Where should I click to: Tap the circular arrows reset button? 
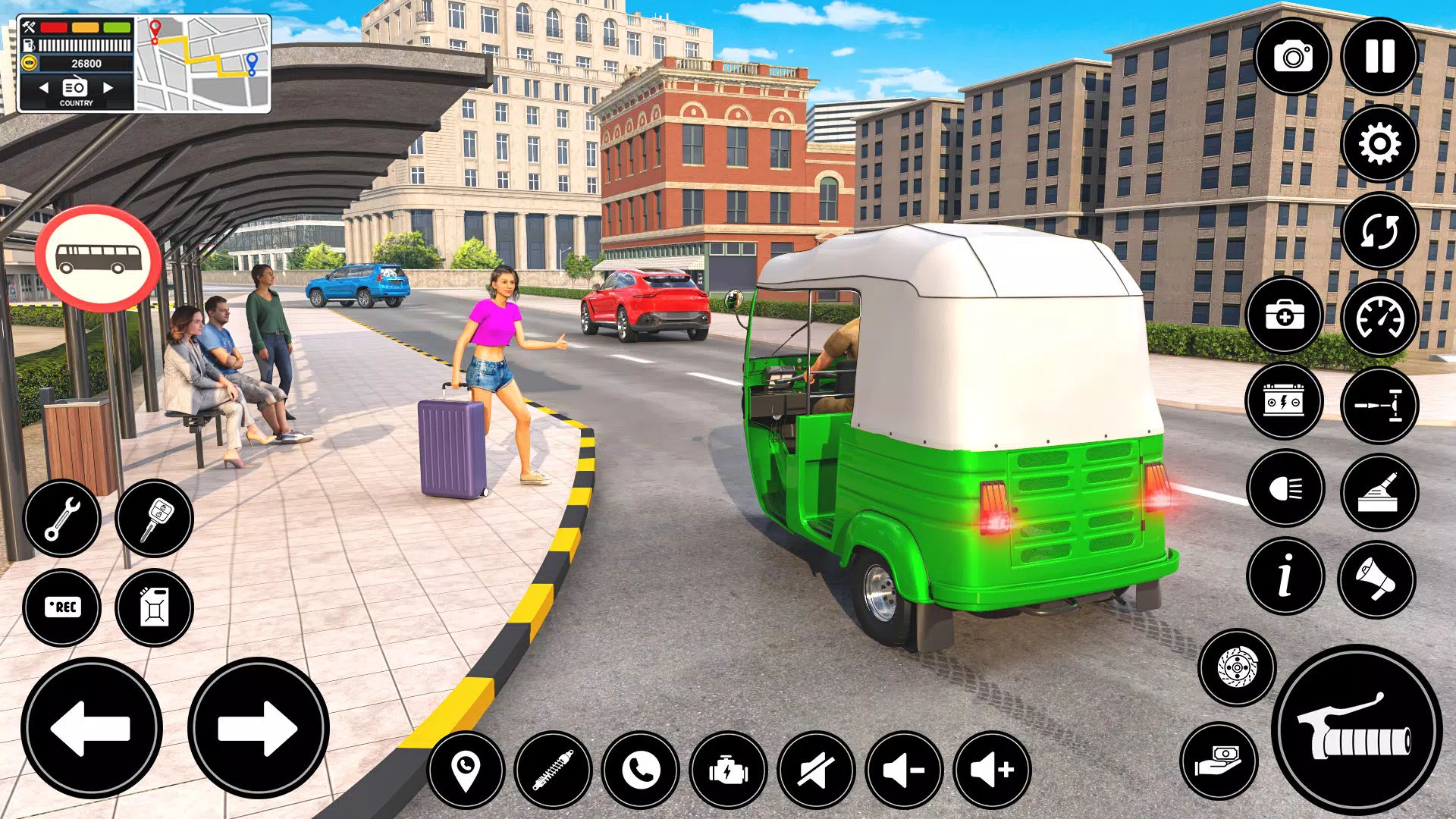point(1379,231)
